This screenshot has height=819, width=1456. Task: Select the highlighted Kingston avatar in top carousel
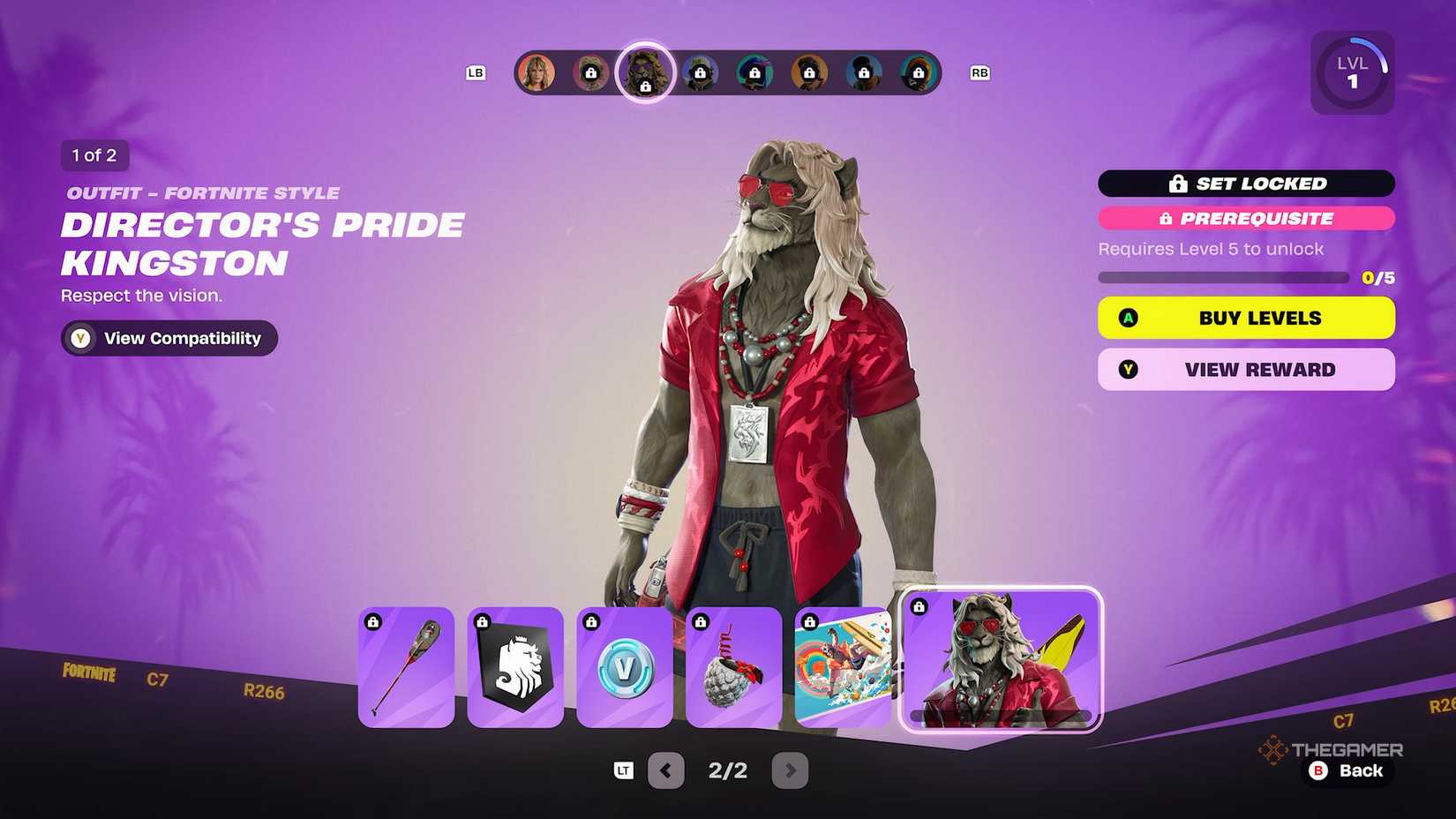[x=644, y=72]
